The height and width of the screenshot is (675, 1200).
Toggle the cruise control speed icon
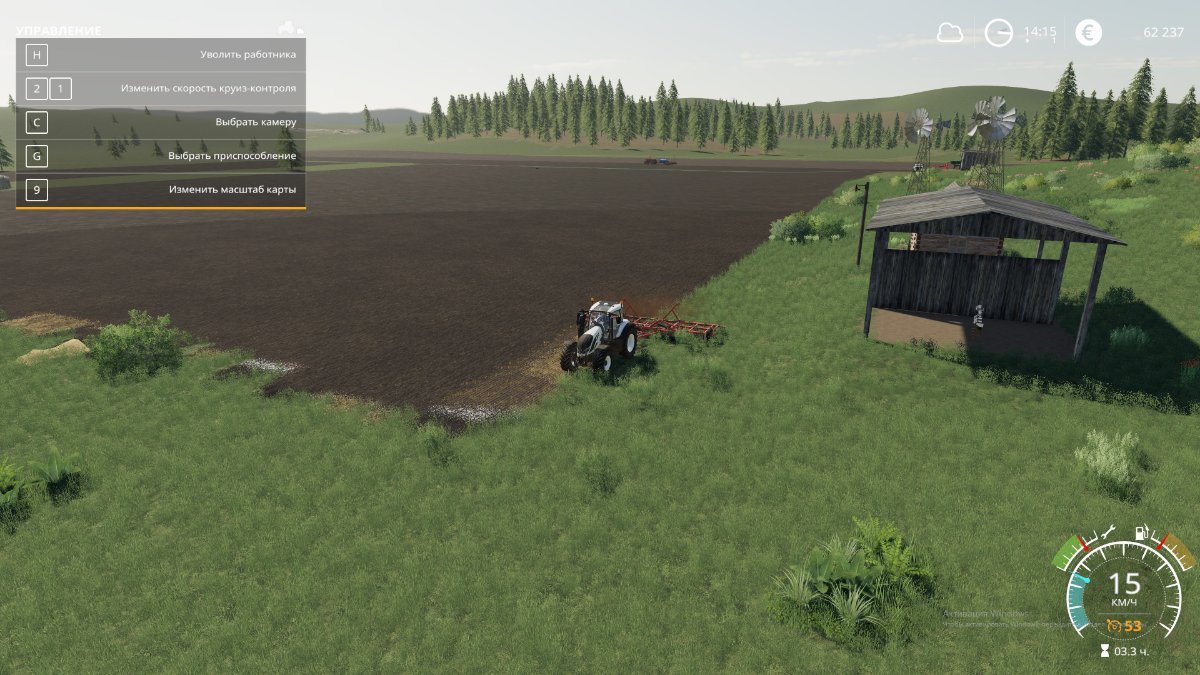pos(1114,626)
